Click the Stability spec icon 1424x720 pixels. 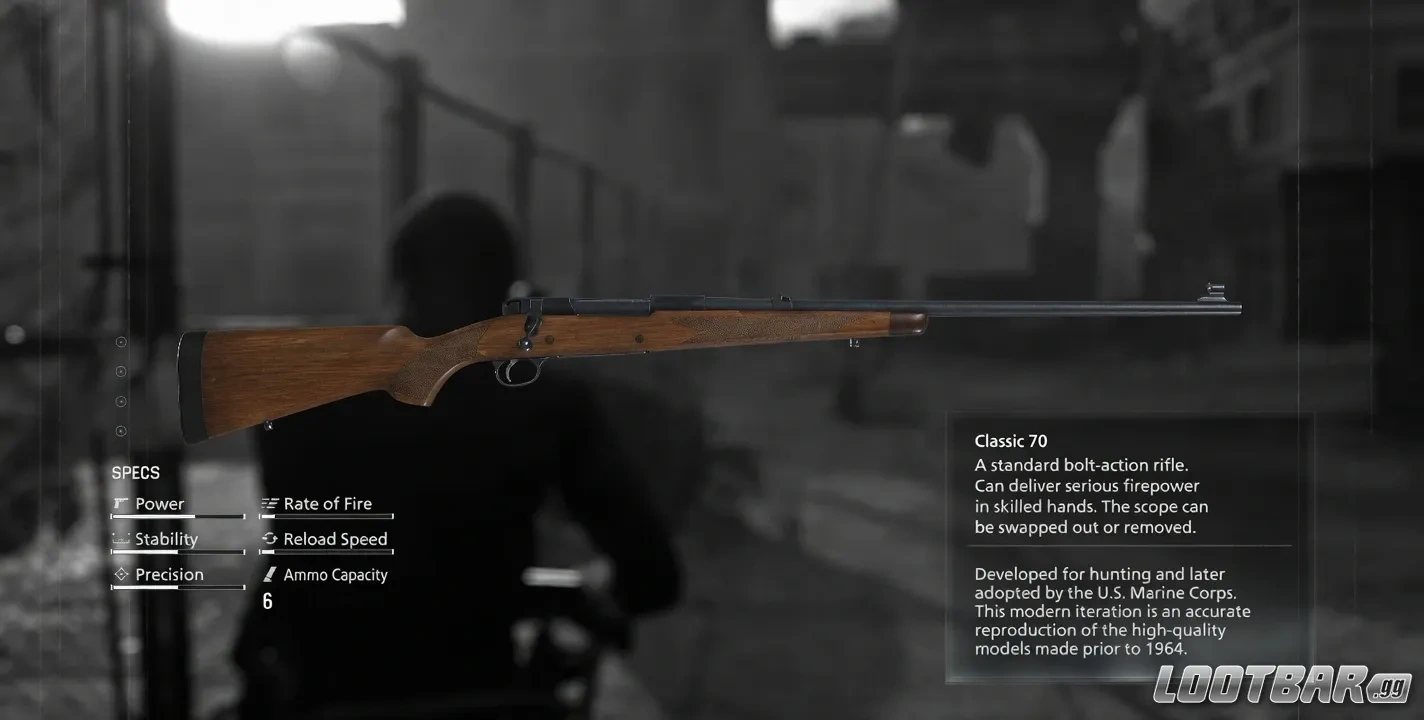coord(121,538)
